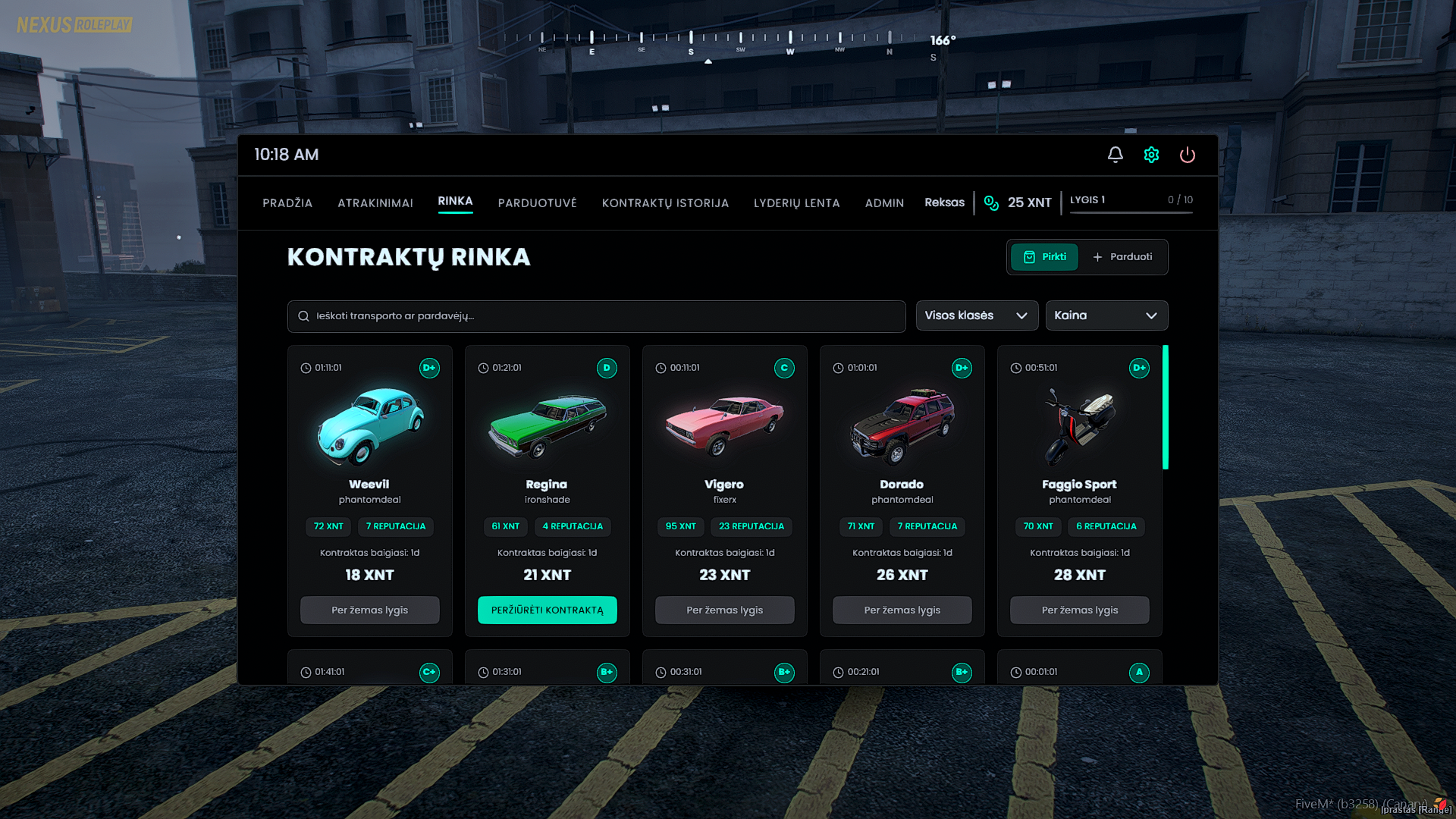Select the Weevil contract card image
The image size is (1456, 819).
click(x=370, y=425)
